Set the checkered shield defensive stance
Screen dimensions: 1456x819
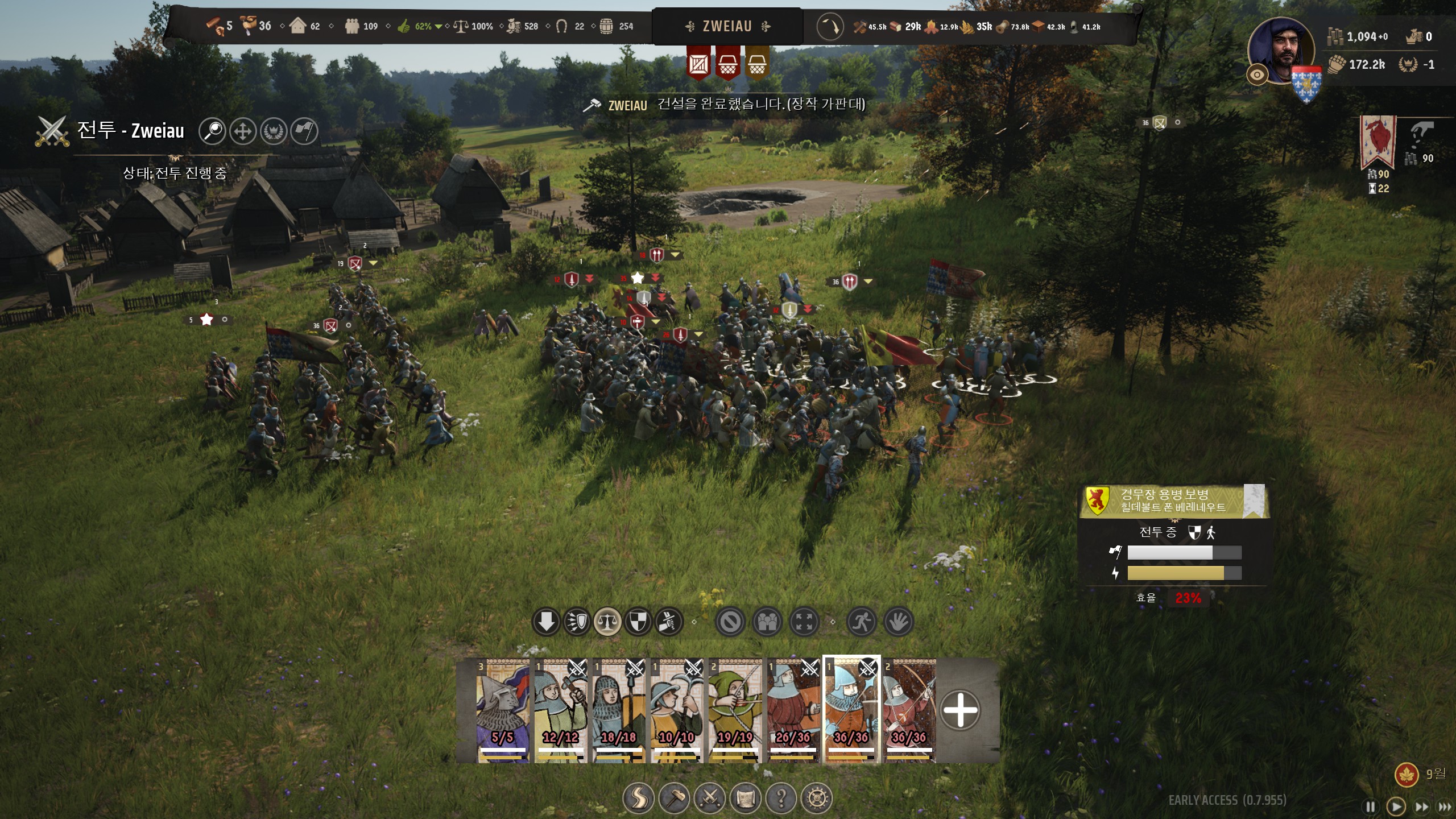pyautogui.click(x=638, y=622)
